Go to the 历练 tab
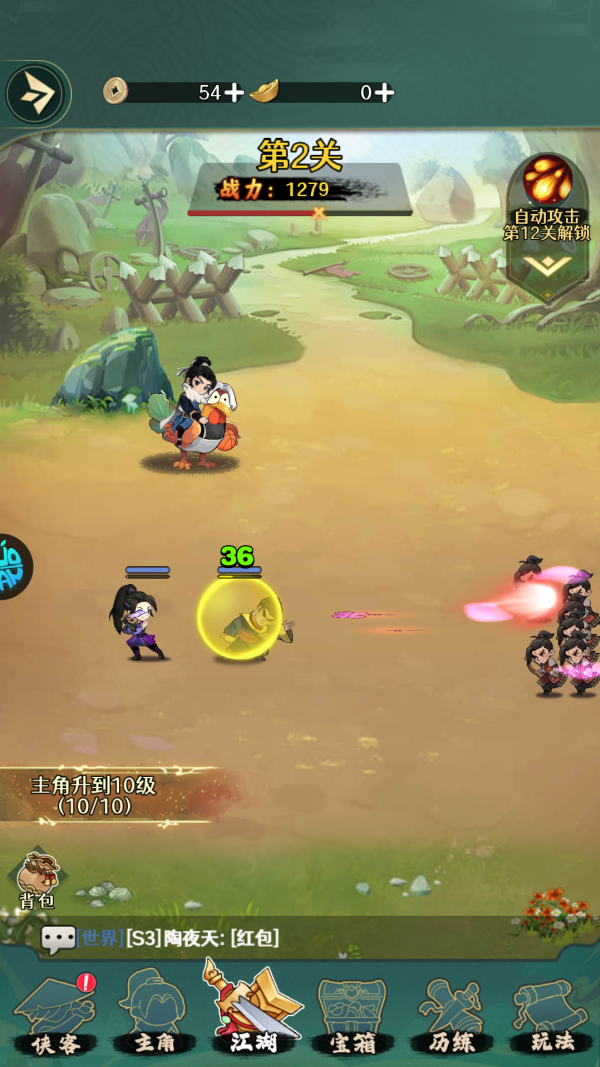Image resolution: width=600 pixels, height=1067 pixels. pyautogui.click(x=452, y=1015)
